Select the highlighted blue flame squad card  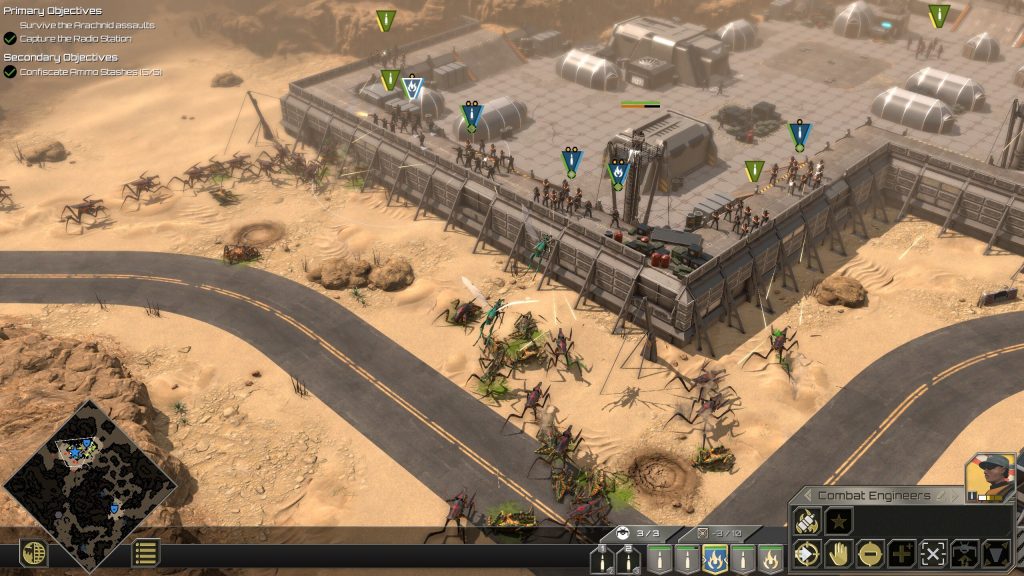click(714, 558)
